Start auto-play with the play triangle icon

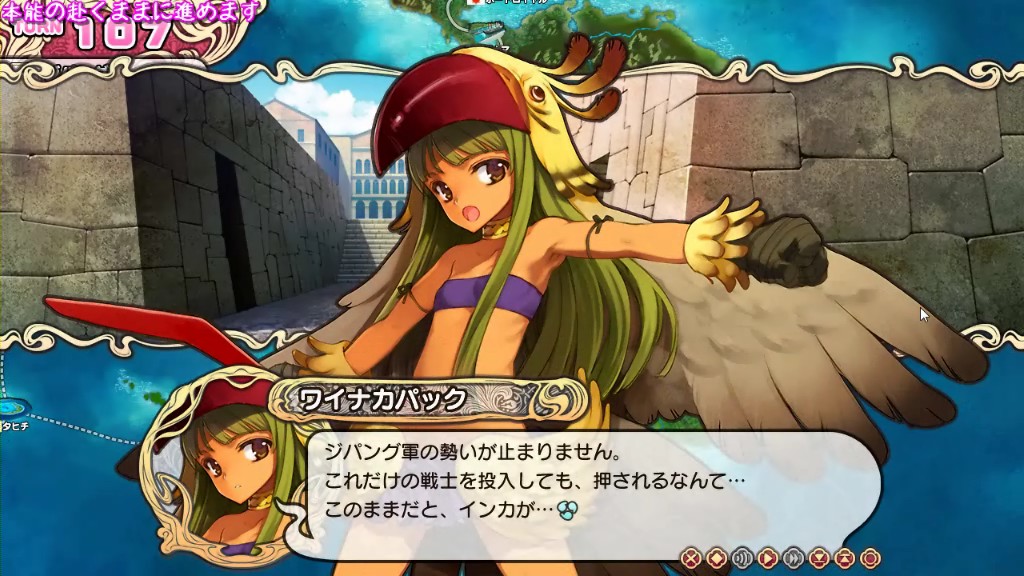click(768, 558)
